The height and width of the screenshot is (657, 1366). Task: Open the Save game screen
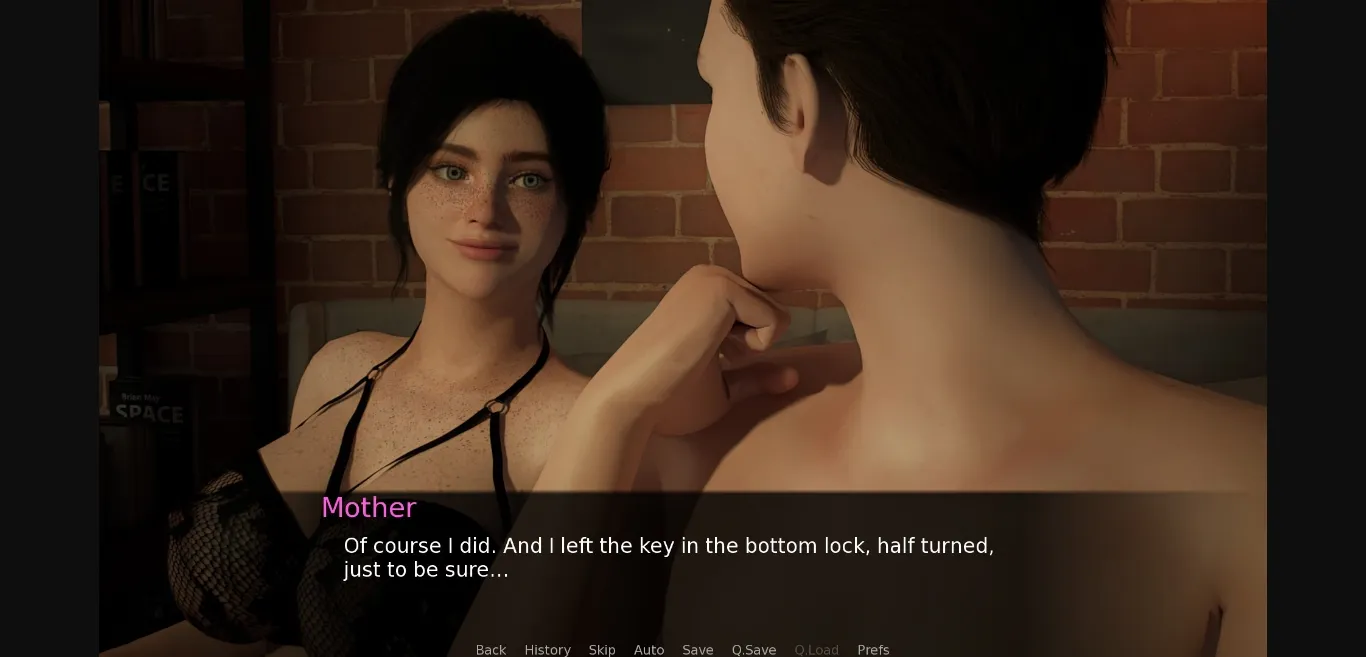[698, 649]
